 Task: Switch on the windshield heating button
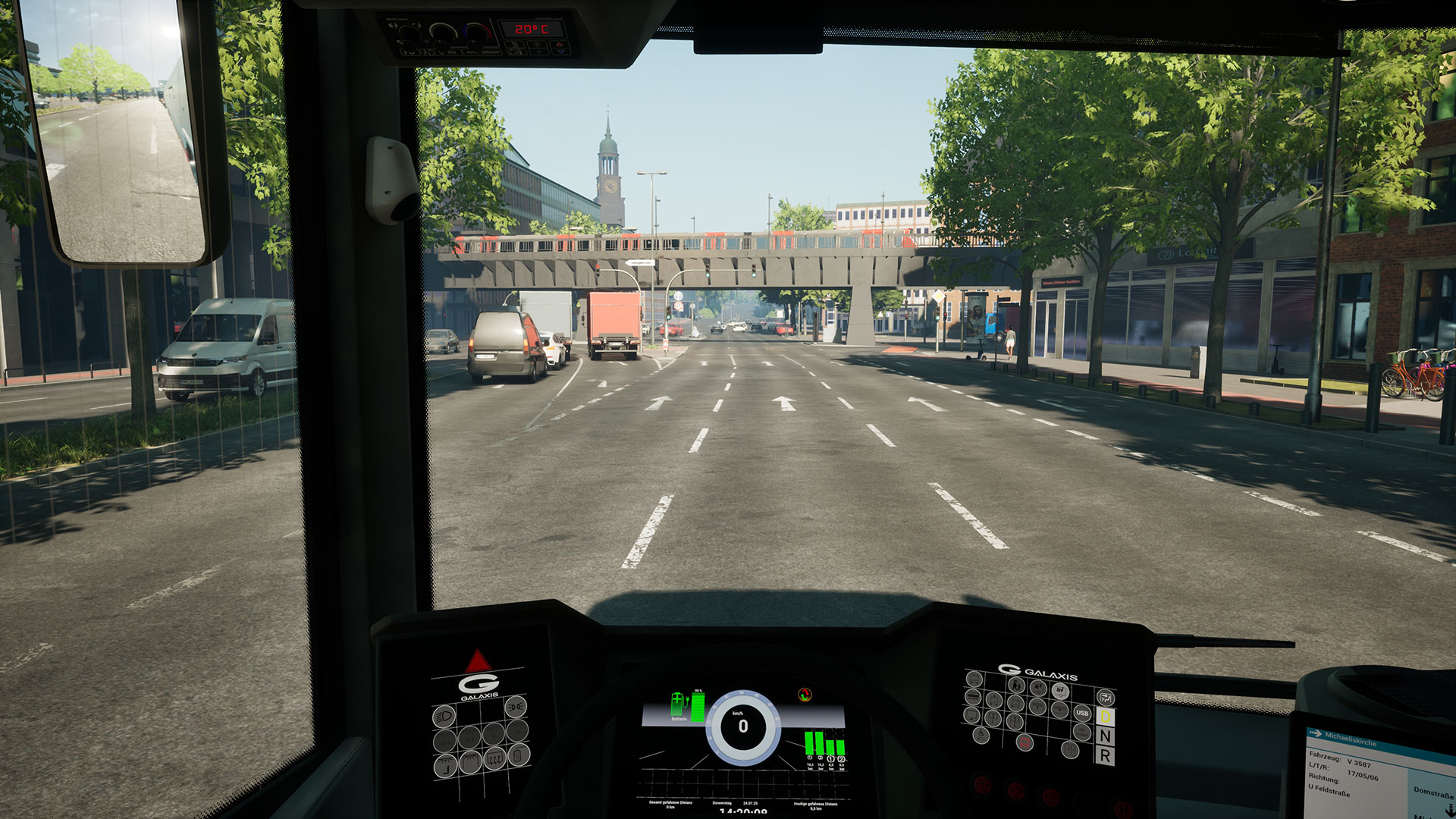coord(494,758)
